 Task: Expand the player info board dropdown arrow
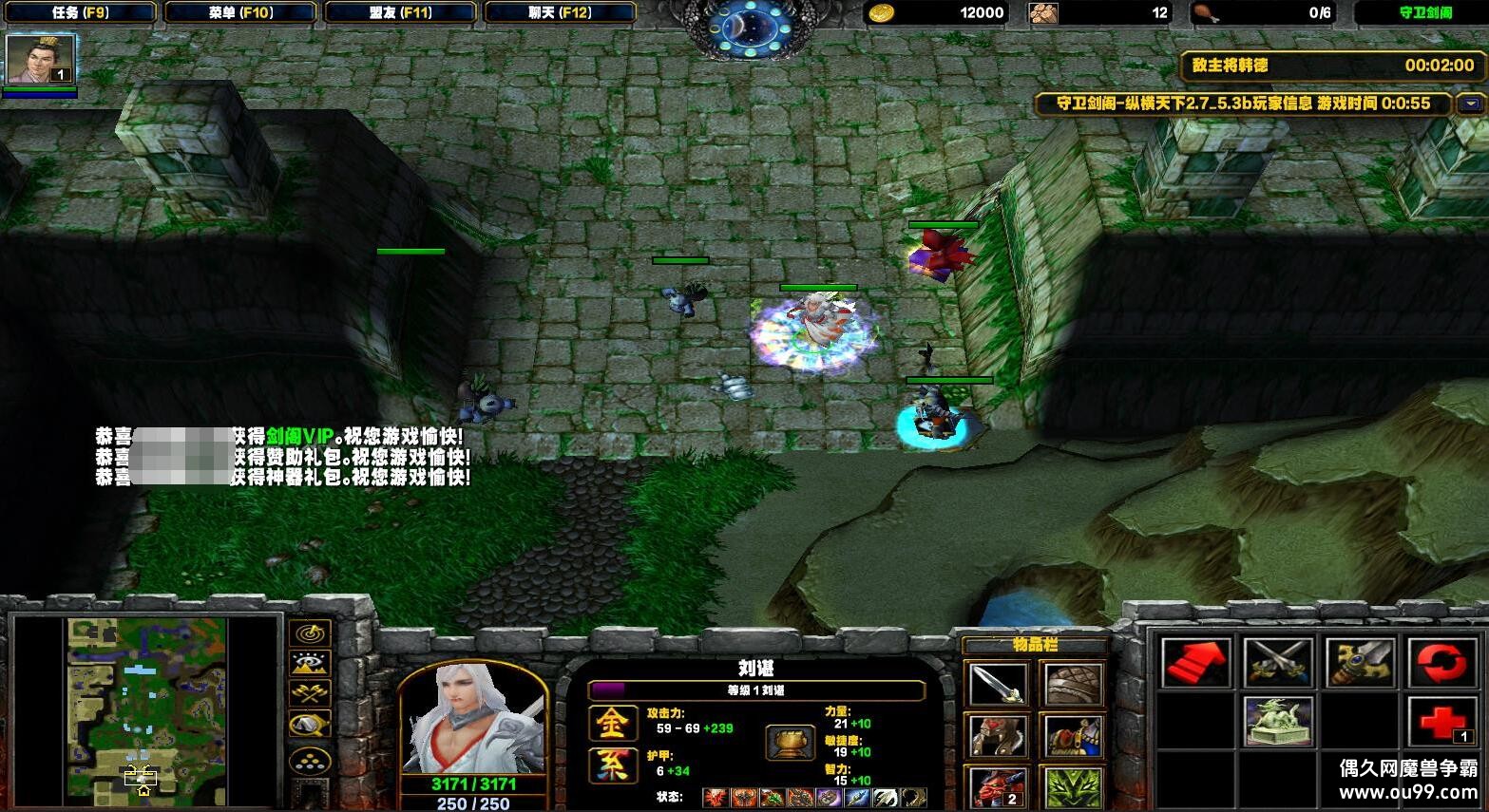coord(1472,104)
